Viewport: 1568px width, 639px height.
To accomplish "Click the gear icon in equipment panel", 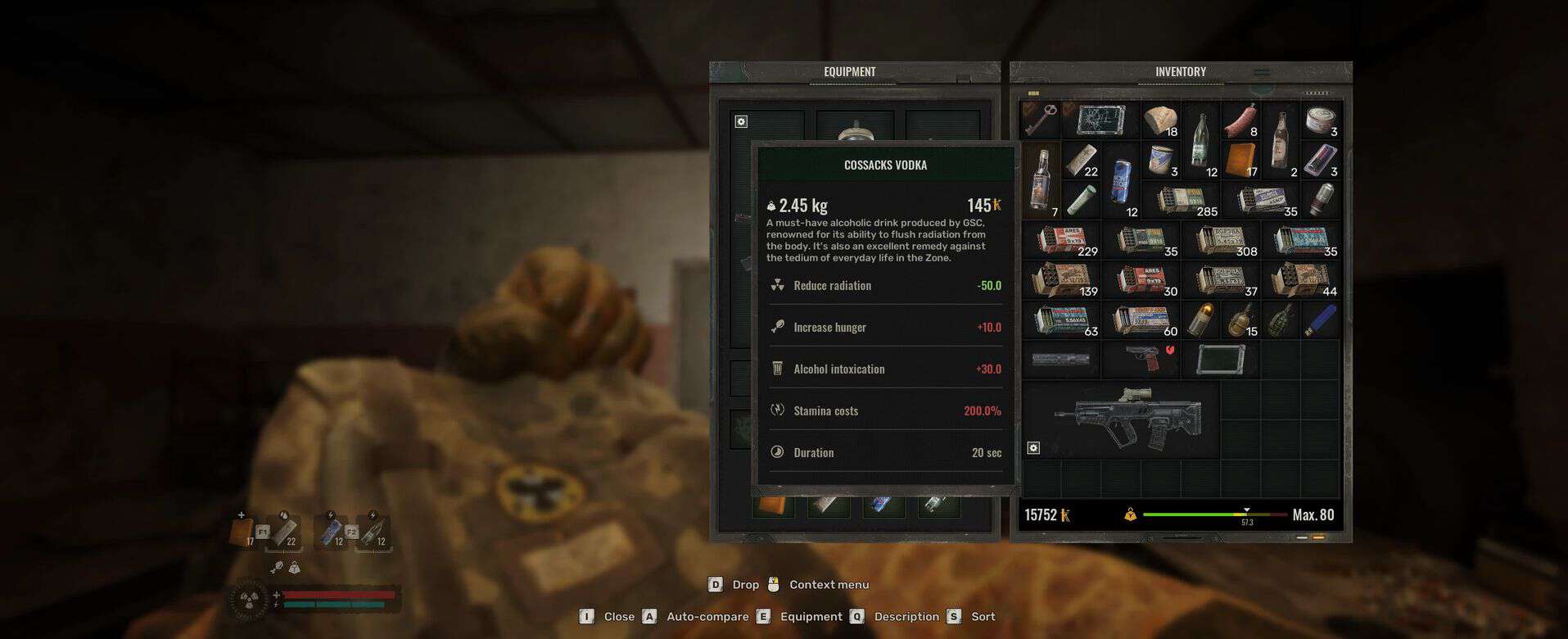I will (741, 121).
